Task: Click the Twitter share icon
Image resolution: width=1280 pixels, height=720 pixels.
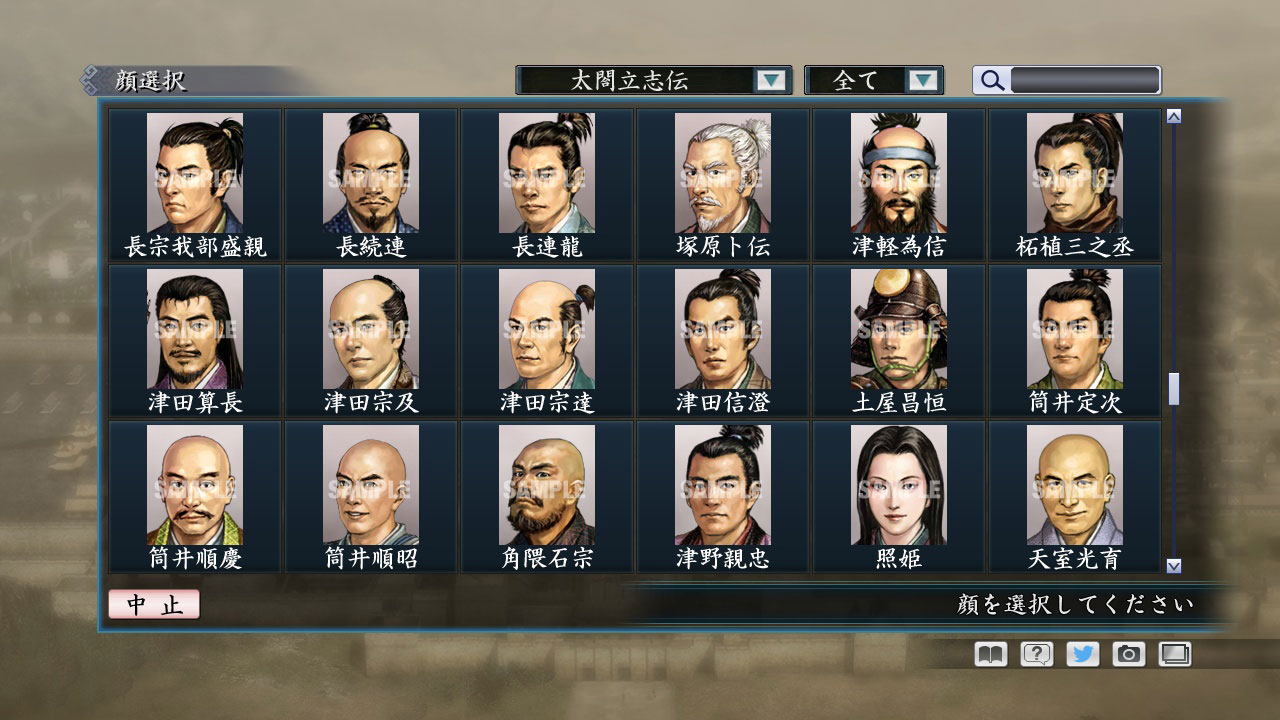Action: (x=1080, y=654)
